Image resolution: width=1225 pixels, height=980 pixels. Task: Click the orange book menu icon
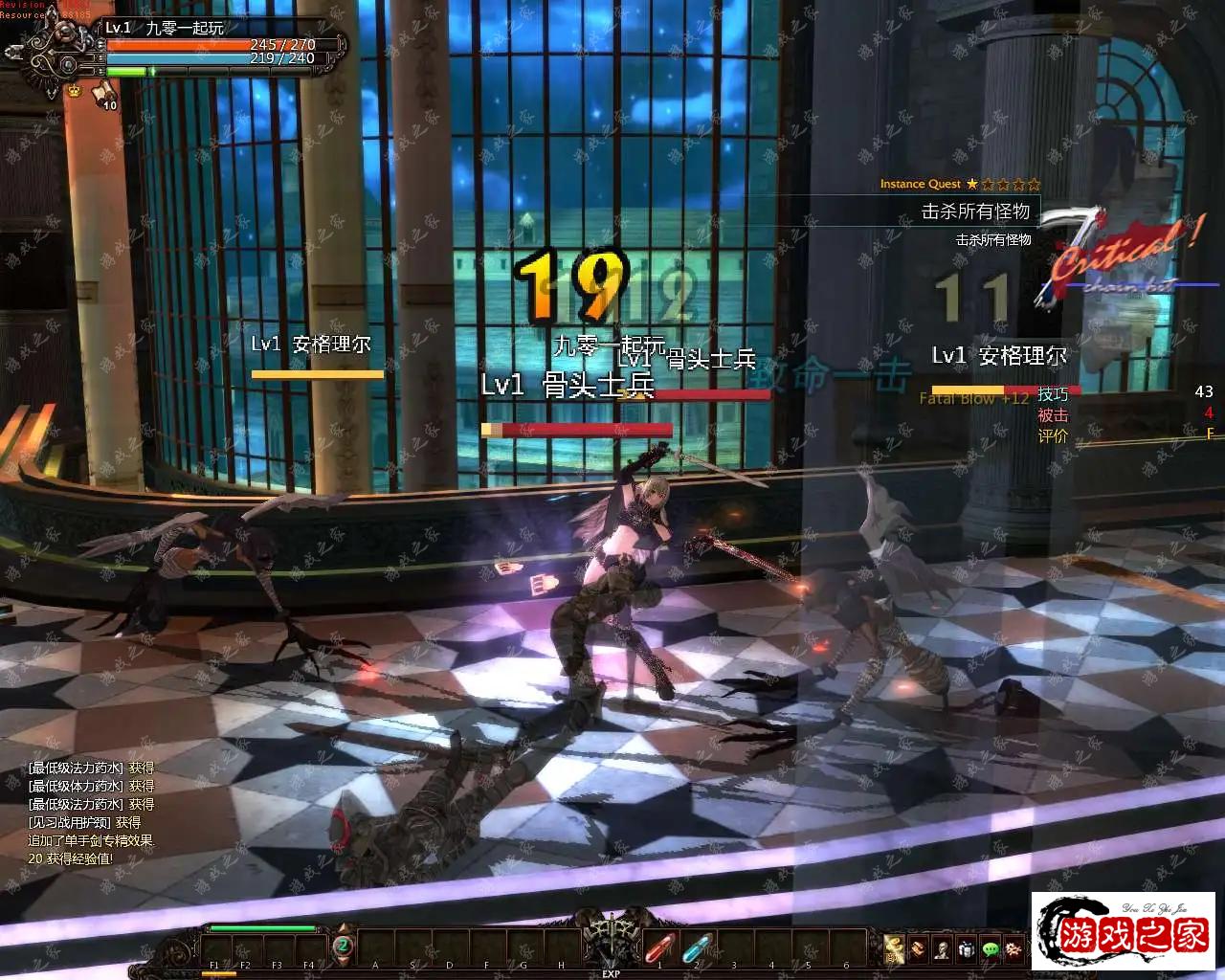tap(918, 948)
